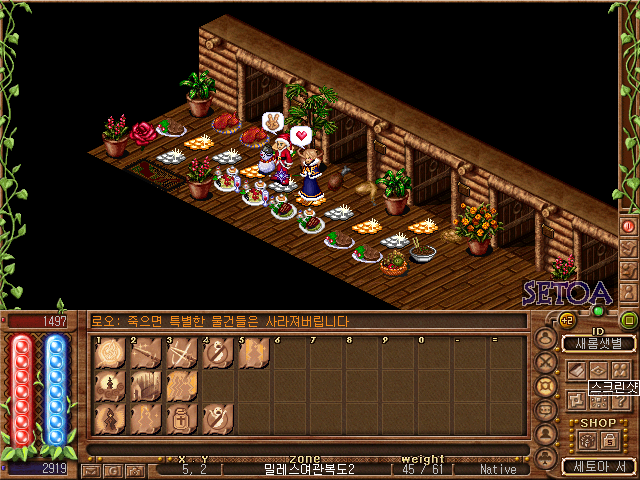Screen dimensions: 640x480
Task: Open the 새롬샛별 character ID button
Action: [598, 344]
